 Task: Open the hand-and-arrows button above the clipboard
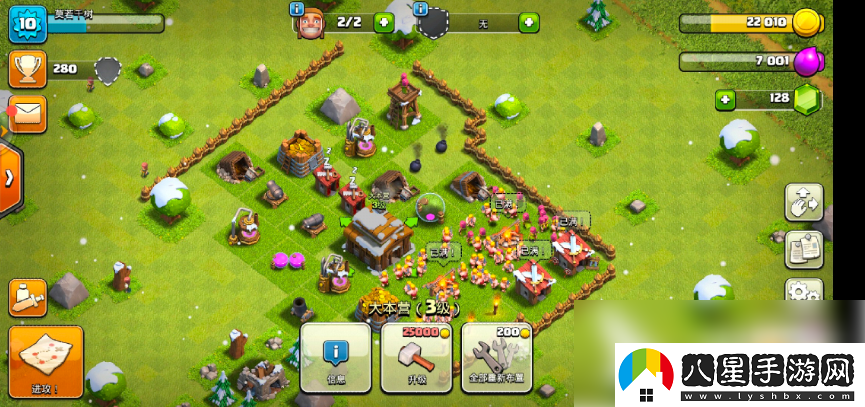[x=803, y=202]
